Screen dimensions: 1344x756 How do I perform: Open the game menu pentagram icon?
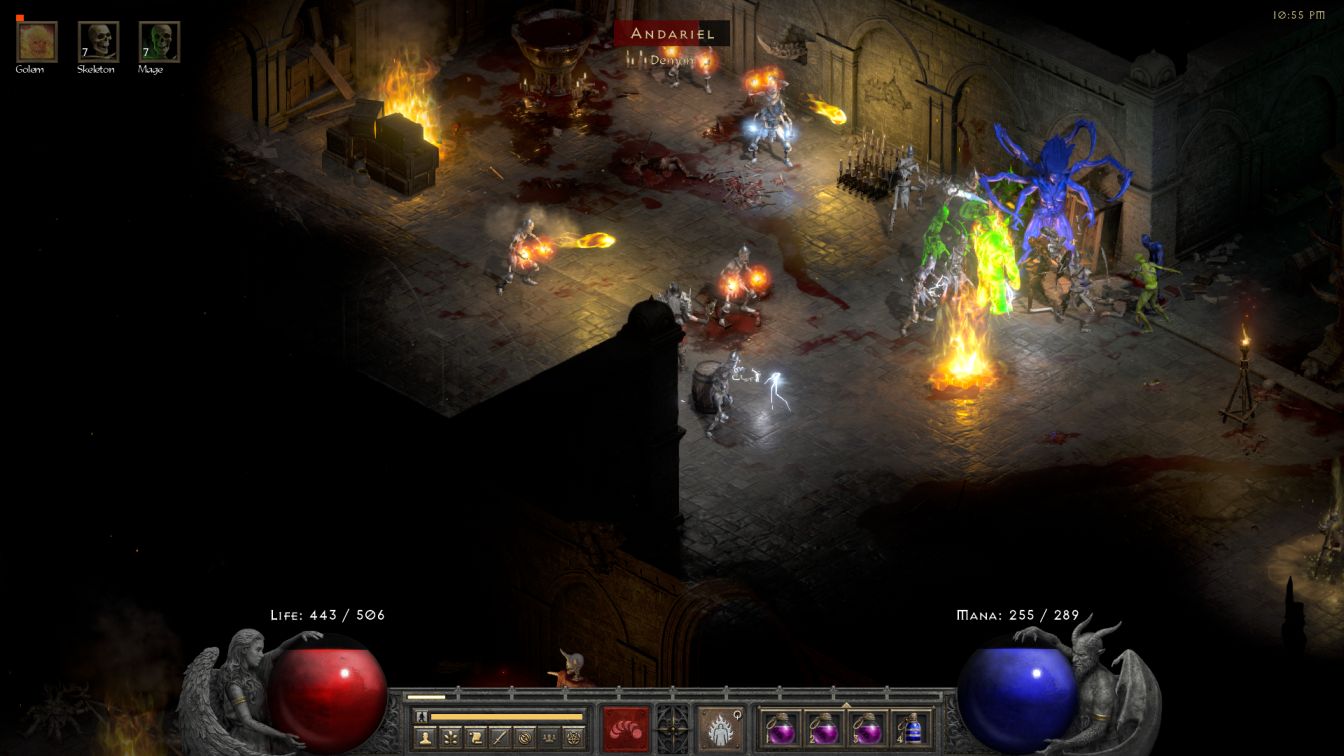573,738
